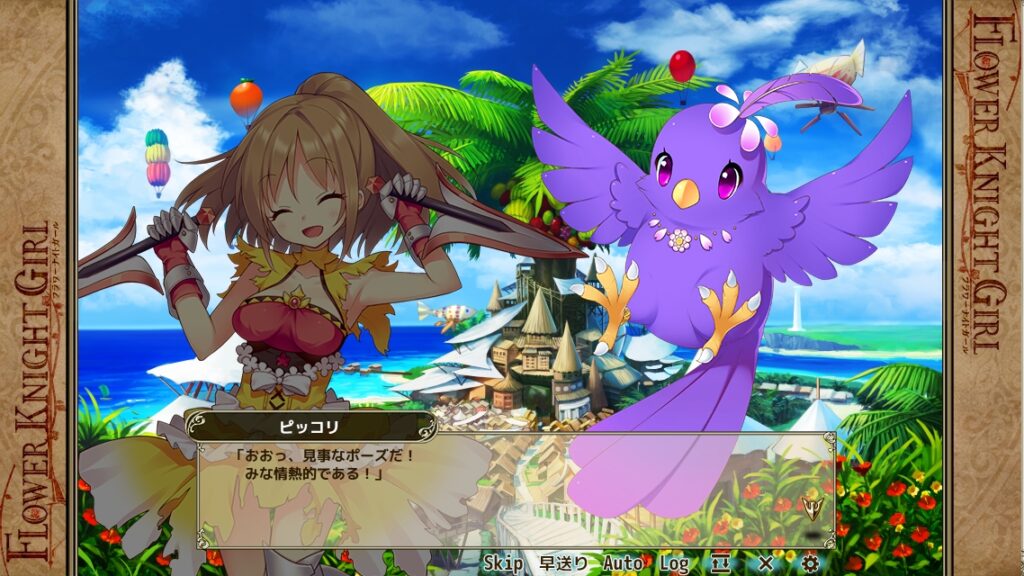Click the X close button
The image size is (1024, 576).
point(765,564)
